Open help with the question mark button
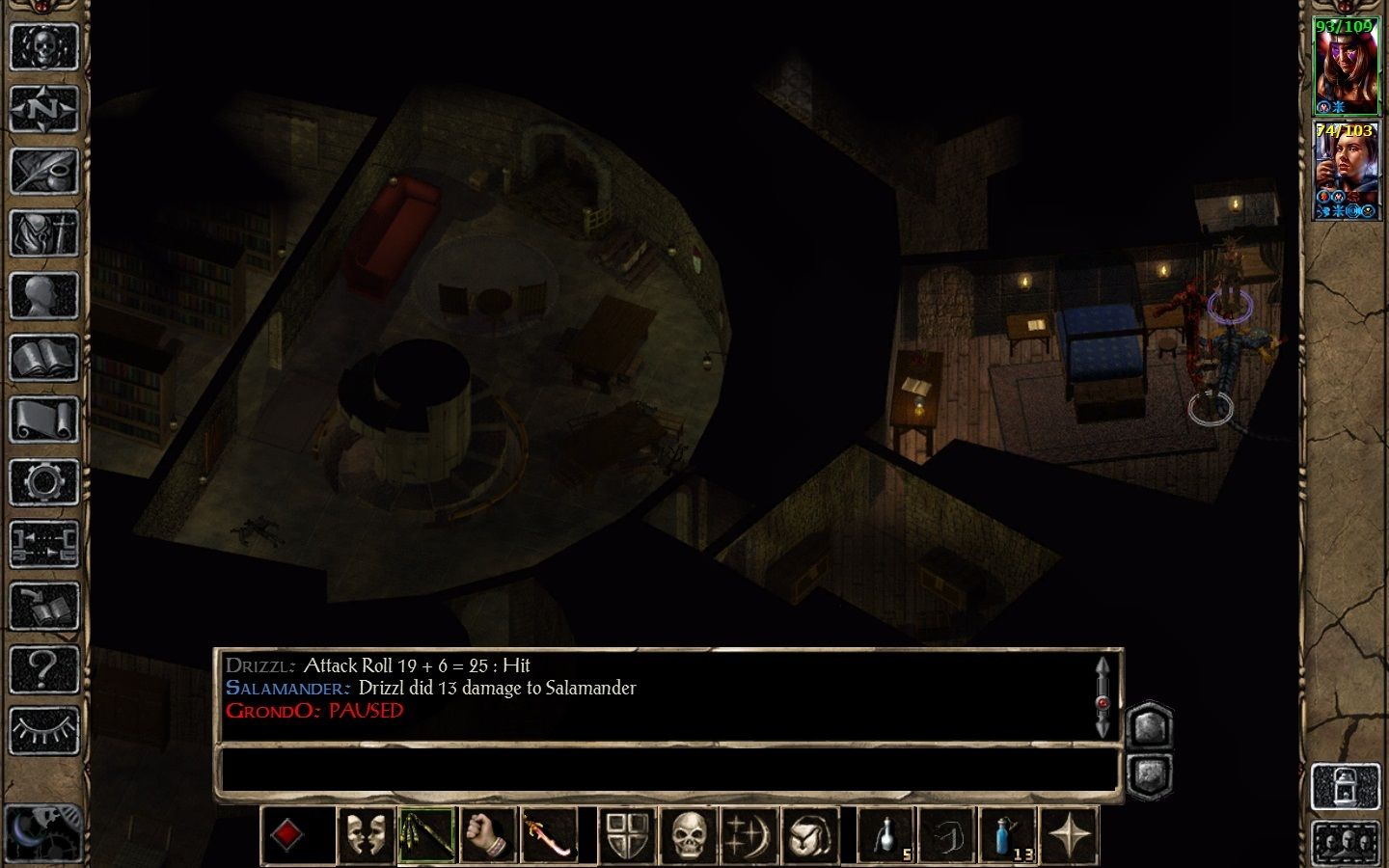Viewport: 1389px width, 868px height. (43, 669)
